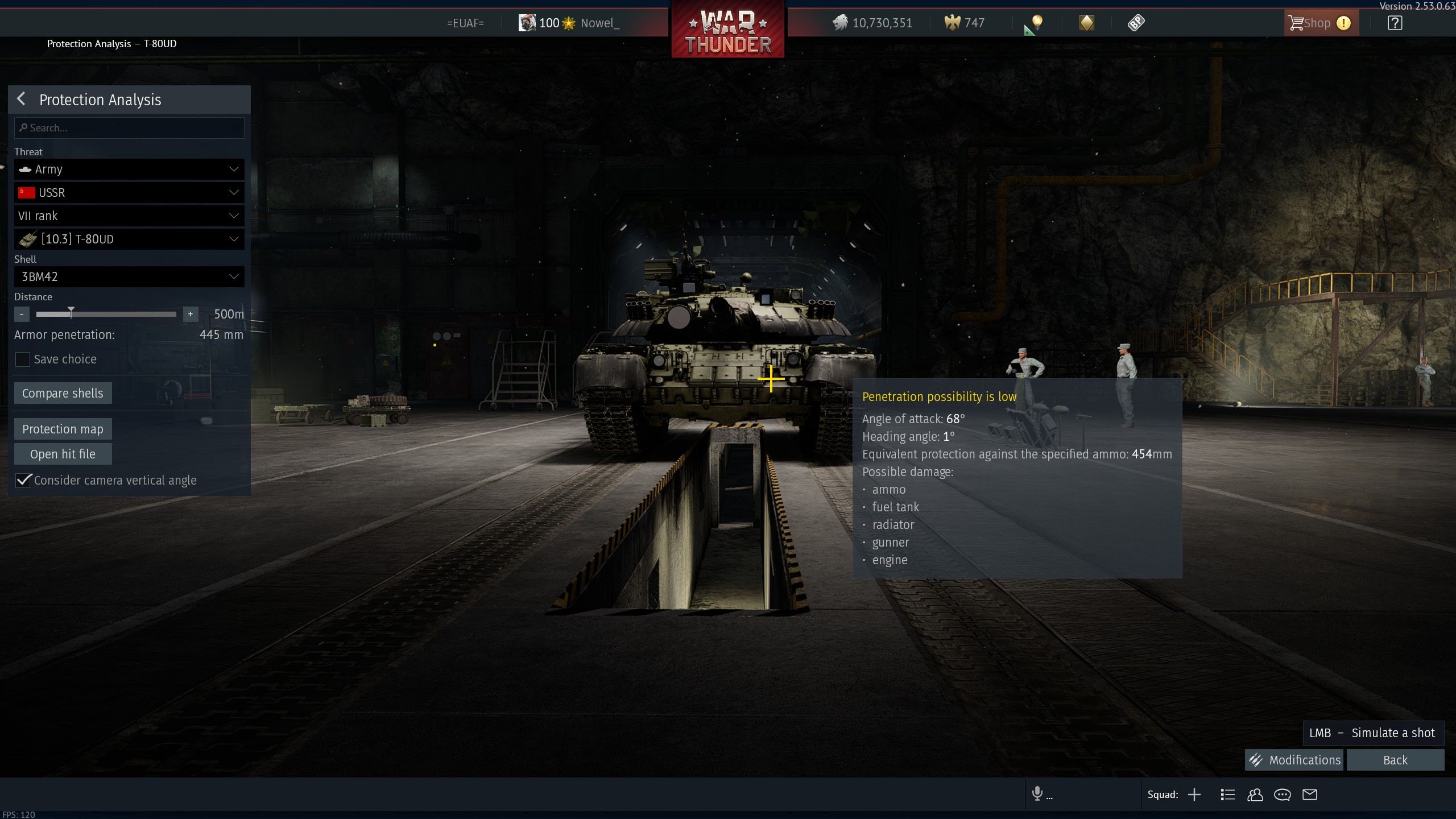Show the Protection map
Viewport: 1456px width, 819px height.
pos(63,429)
